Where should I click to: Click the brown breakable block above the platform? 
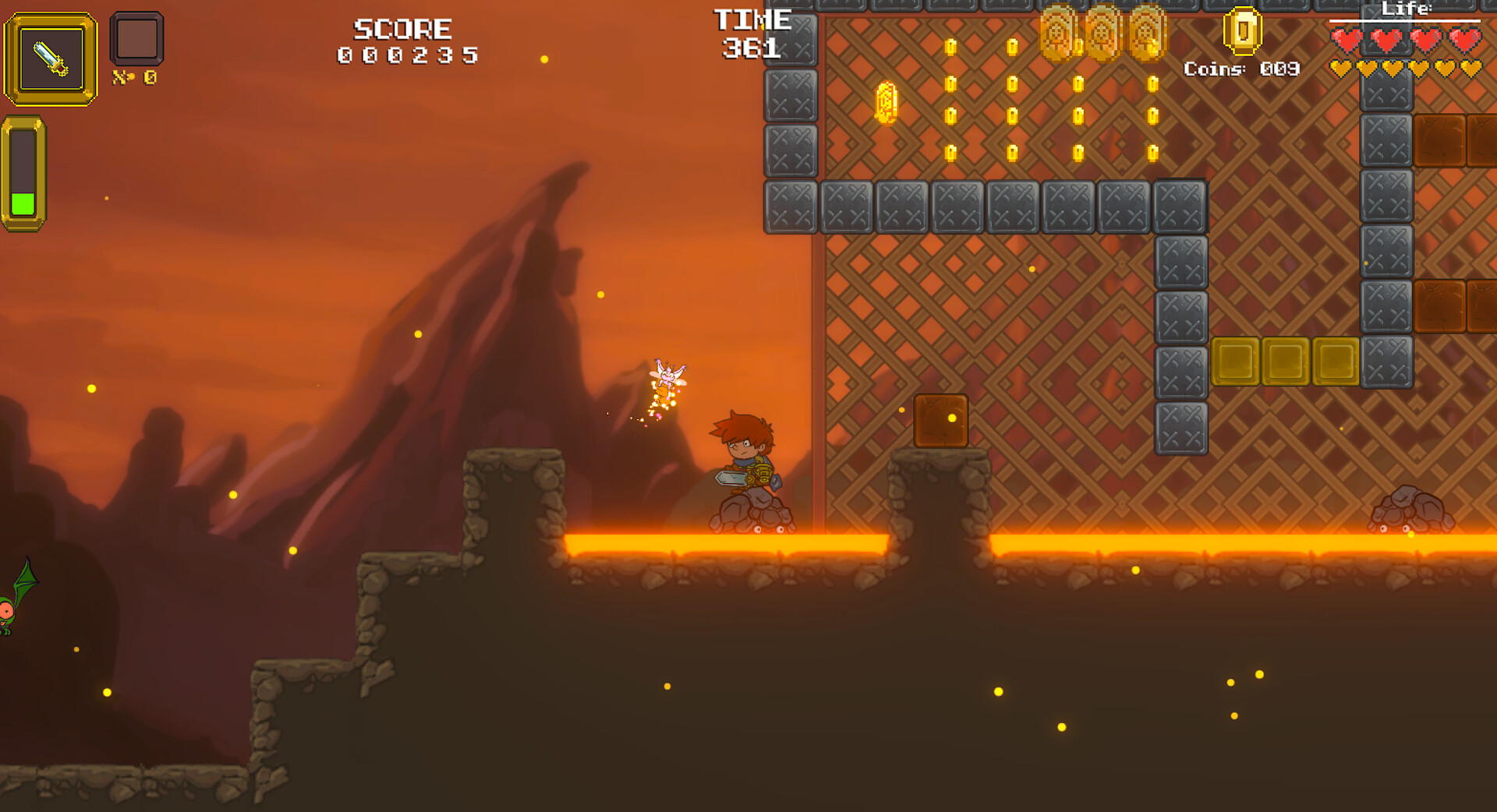(x=940, y=422)
